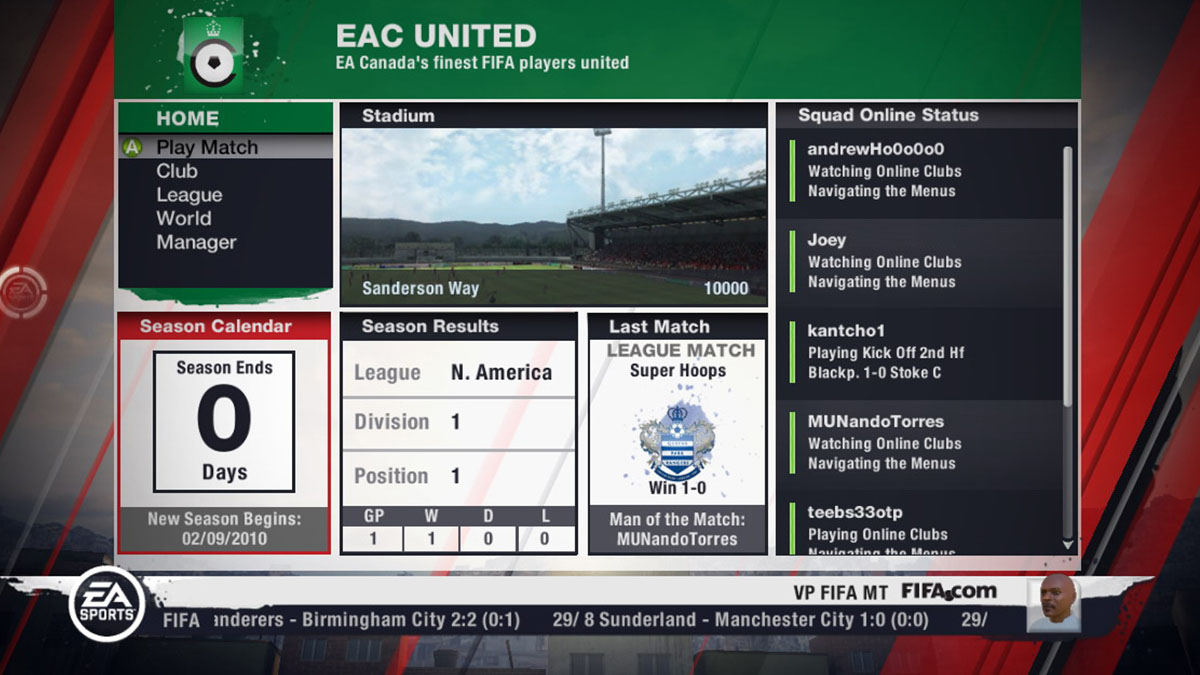Image resolution: width=1200 pixels, height=675 pixels.
Task: Select the Manager menu option
Action: (196, 242)
